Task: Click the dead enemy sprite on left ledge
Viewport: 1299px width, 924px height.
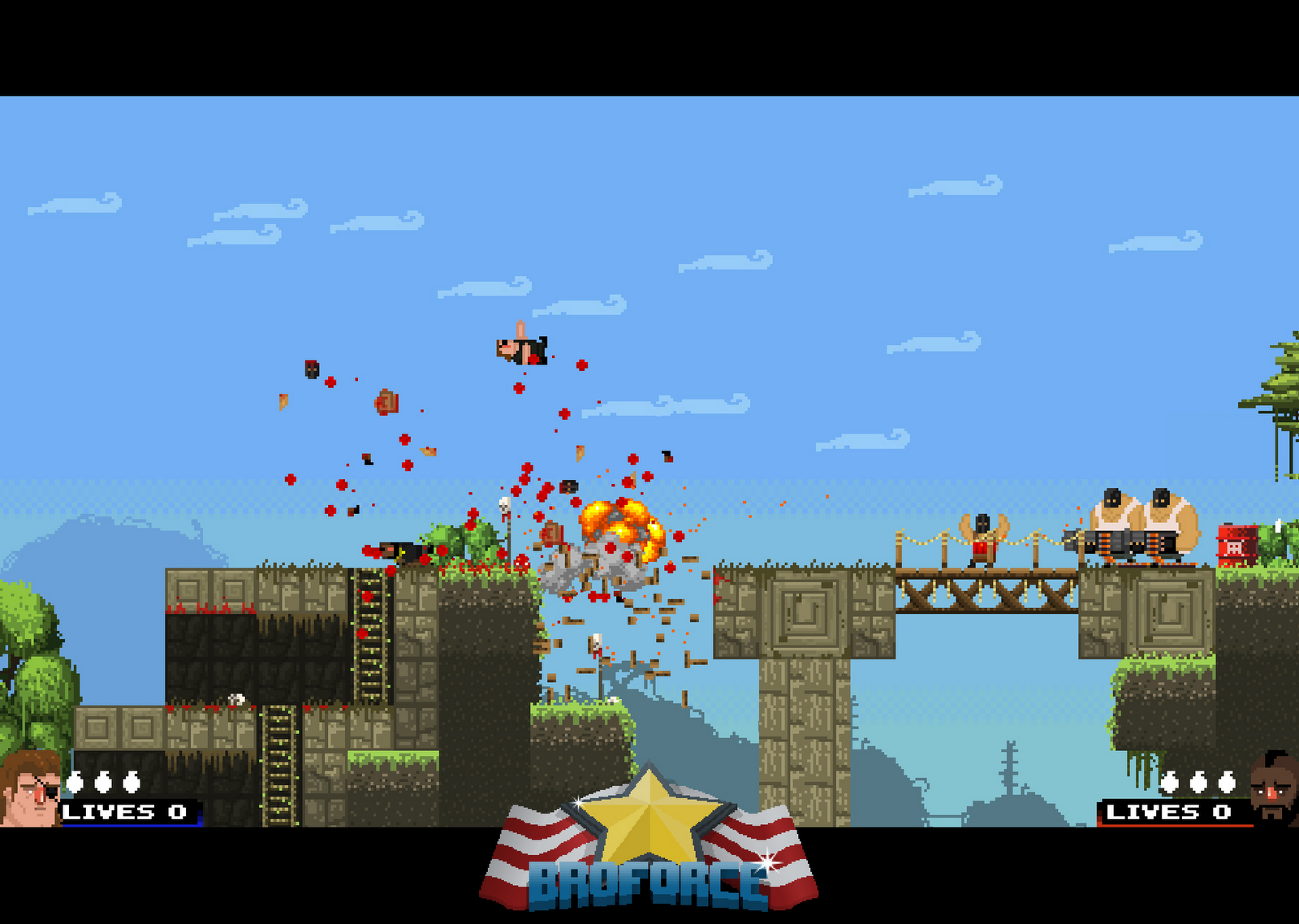Action: (x=398, y=552)
